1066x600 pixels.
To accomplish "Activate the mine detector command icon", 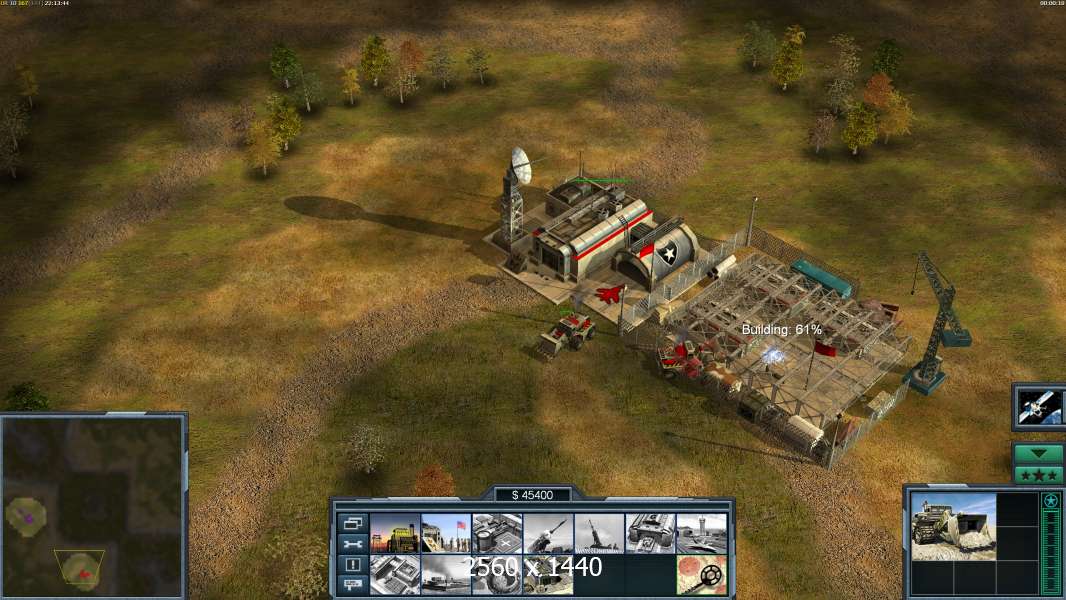I will point(701,574).
